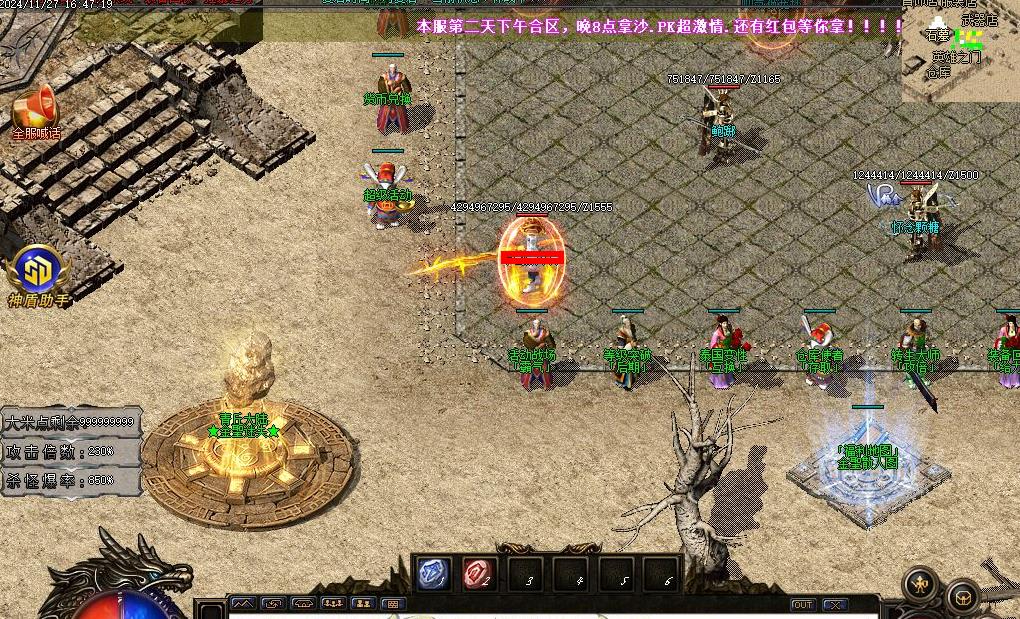Image resolution: width=1020 pixels, height=619 pixels.
Task: Click the minimap in the corner
Action: 961,52
